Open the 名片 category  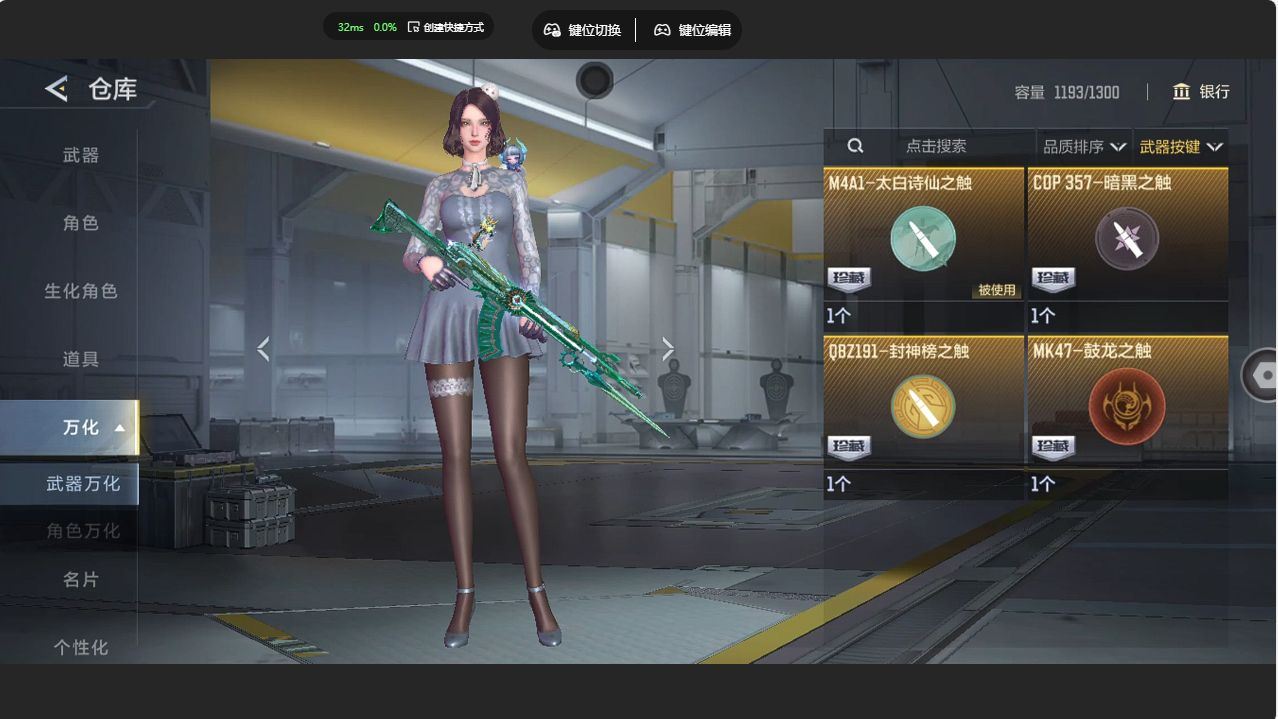[81, 579]
